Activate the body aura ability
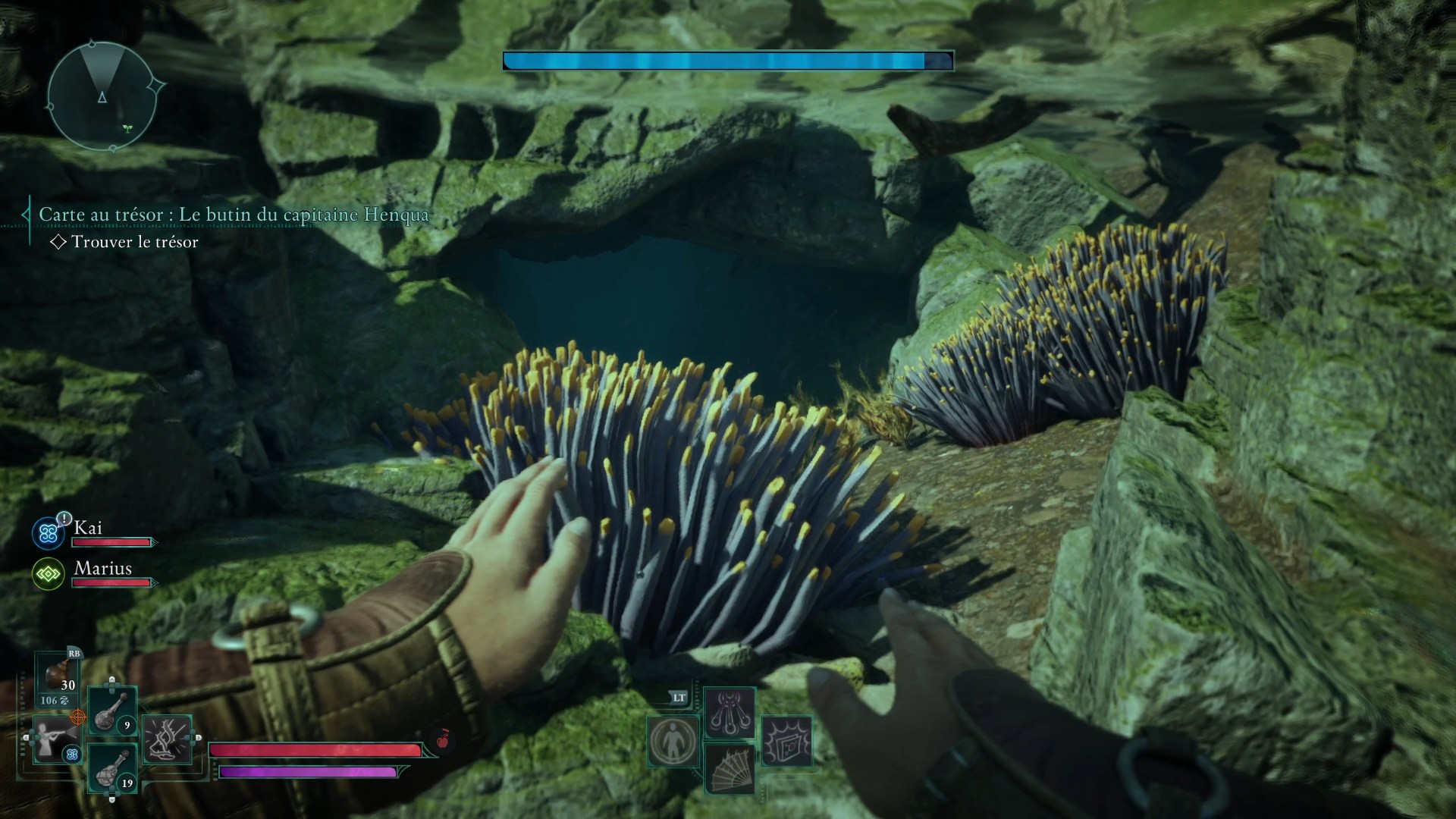1456x819 pixels. 673,741
